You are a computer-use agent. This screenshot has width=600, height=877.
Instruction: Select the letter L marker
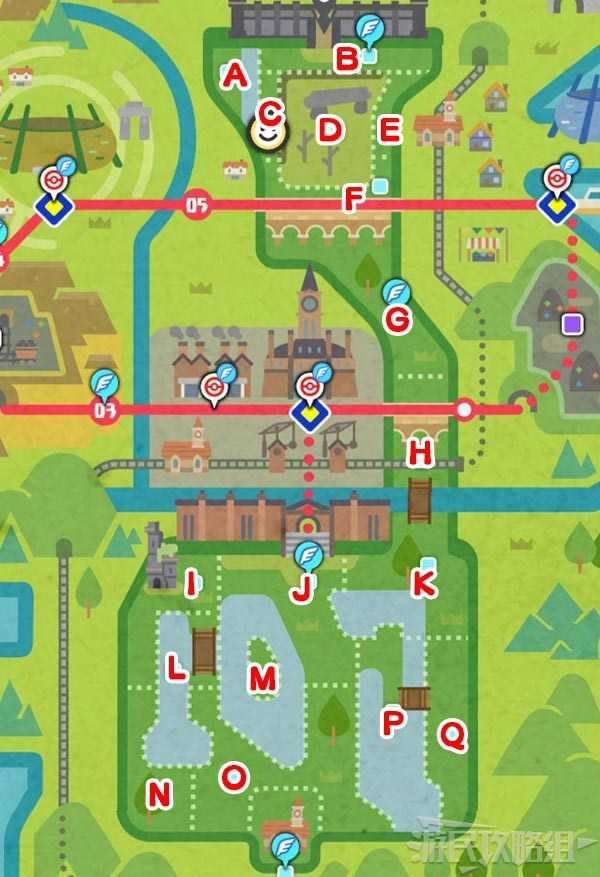[176, 671]
